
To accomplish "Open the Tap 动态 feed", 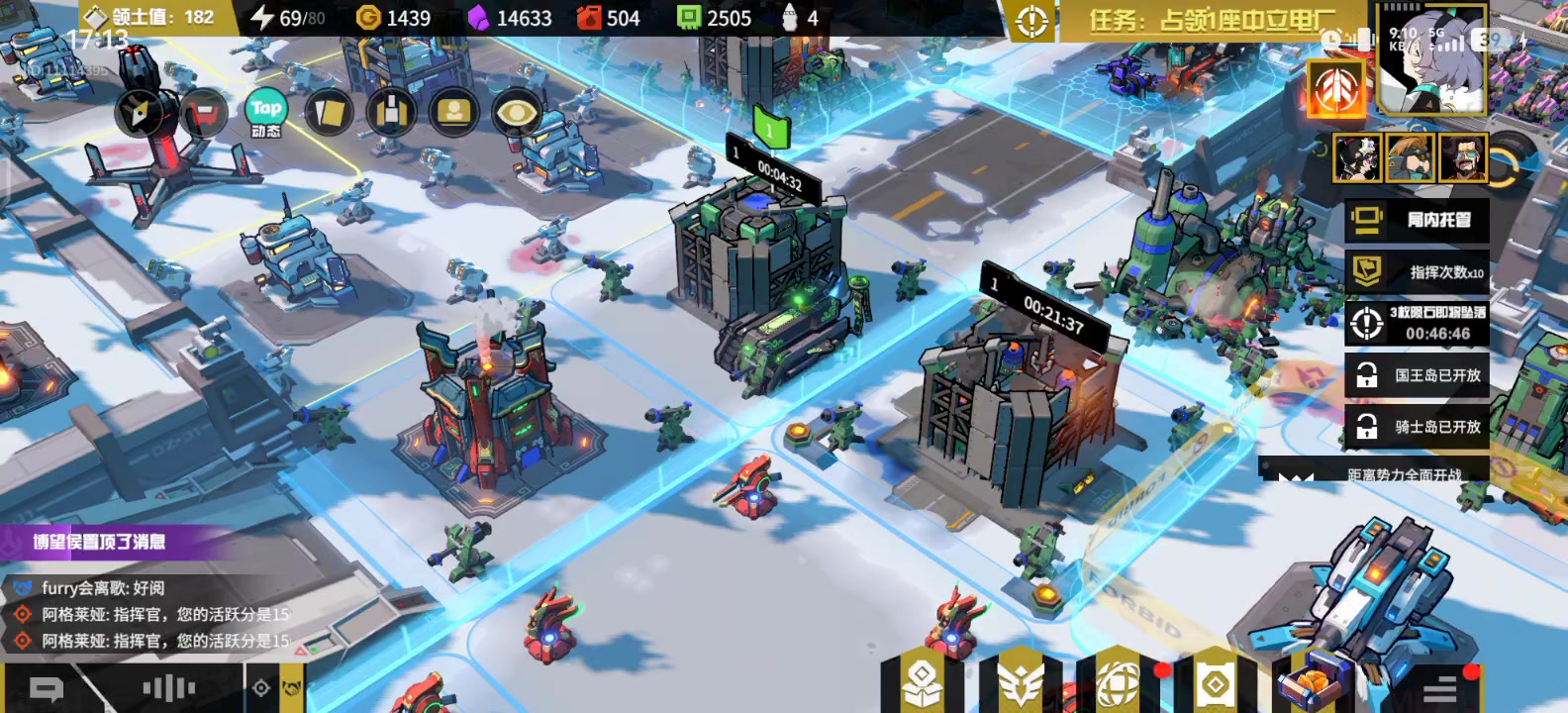I will (x=265, y=114).
